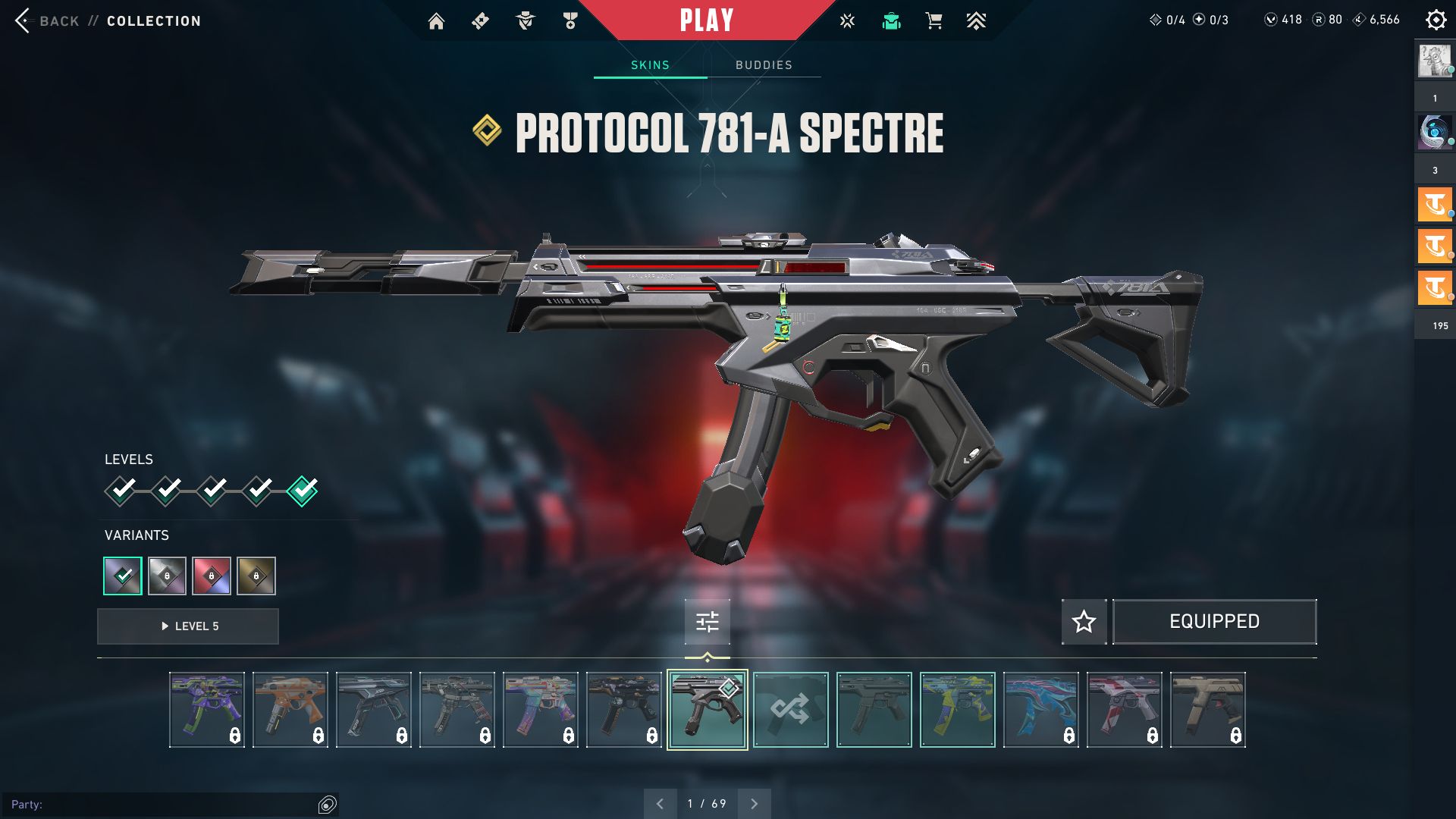Pick the orange Spectre skin thumbnail
Viewport: 1456px width, 819px height.
[290, 710]
